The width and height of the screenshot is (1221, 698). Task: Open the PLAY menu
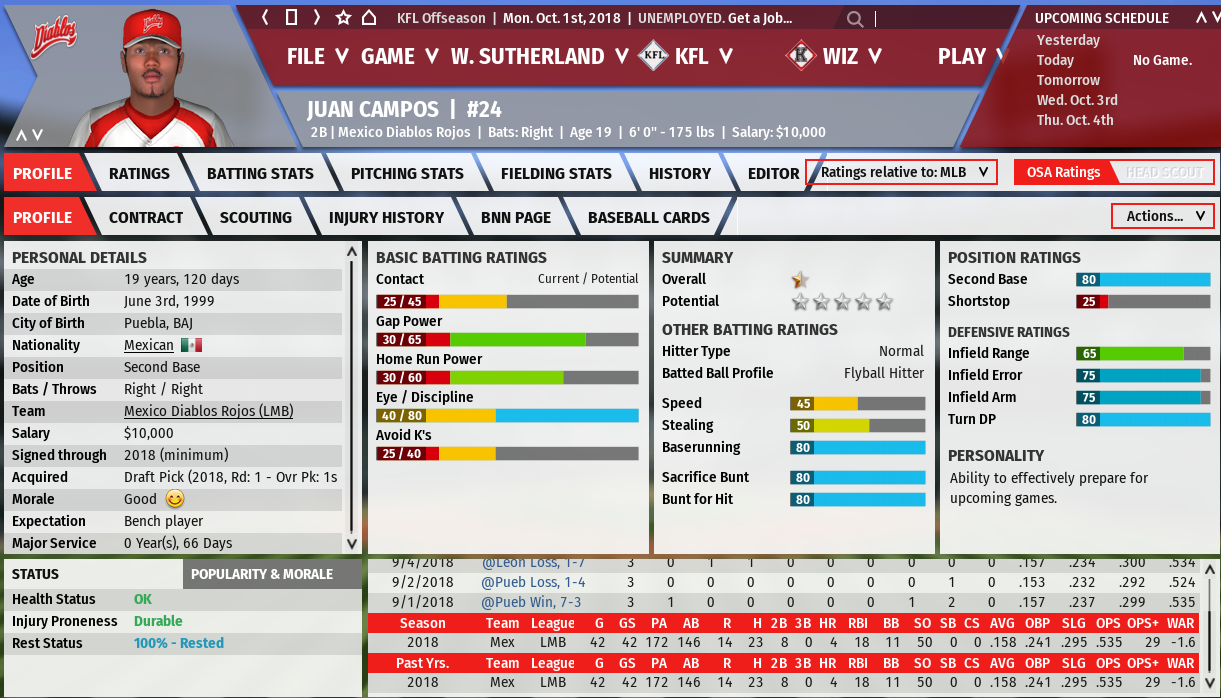click(x=970, y=56)
